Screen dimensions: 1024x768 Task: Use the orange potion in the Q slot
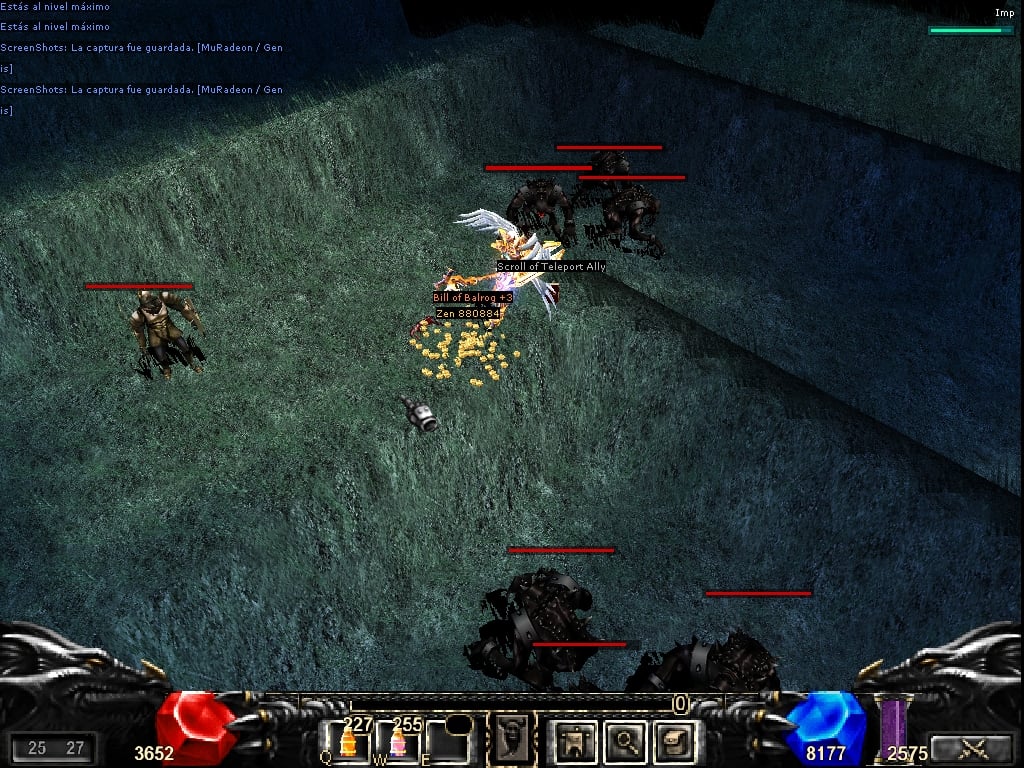click(348, 742)
